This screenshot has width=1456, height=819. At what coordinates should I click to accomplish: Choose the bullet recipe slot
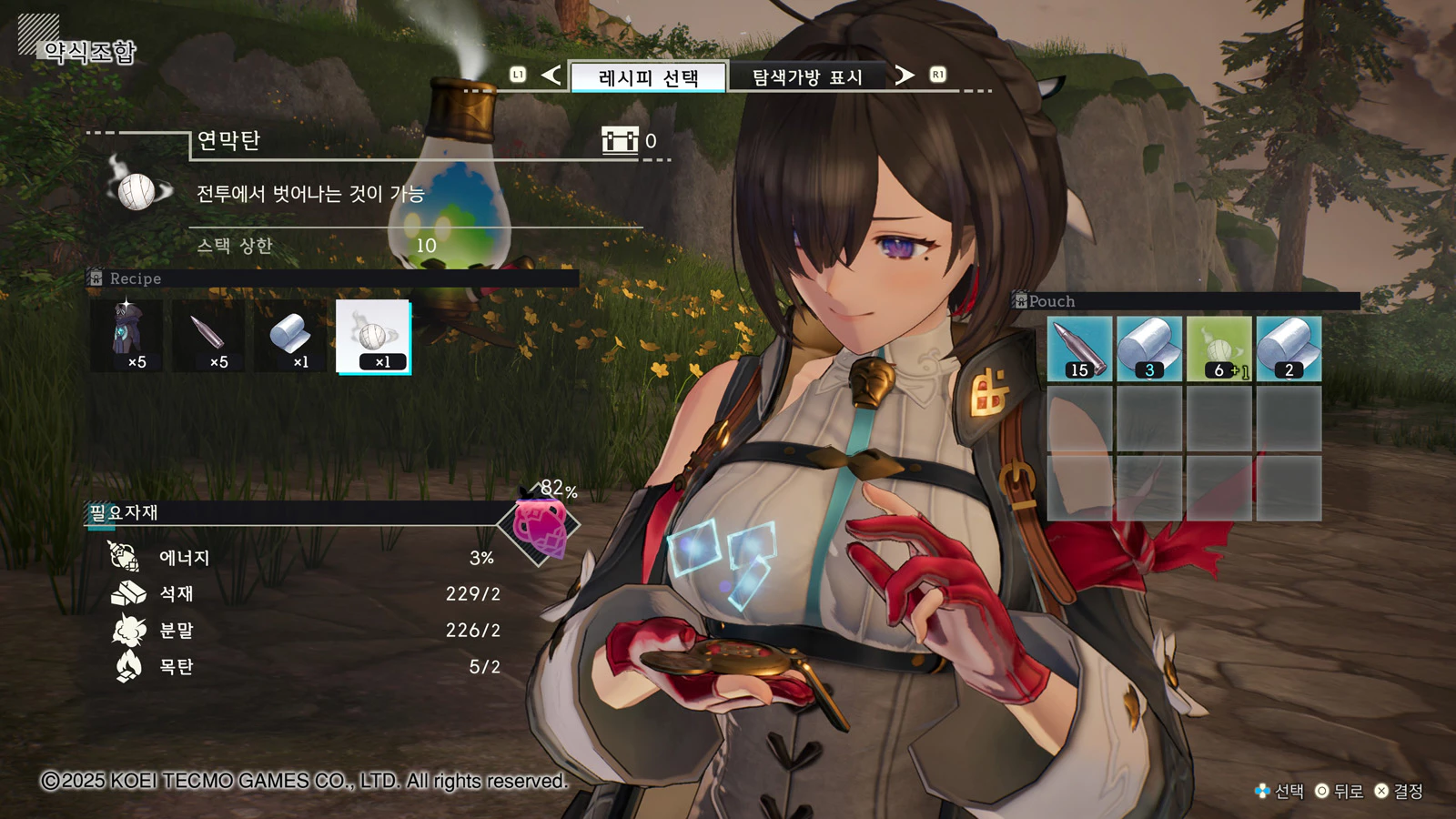coord(209,337)
